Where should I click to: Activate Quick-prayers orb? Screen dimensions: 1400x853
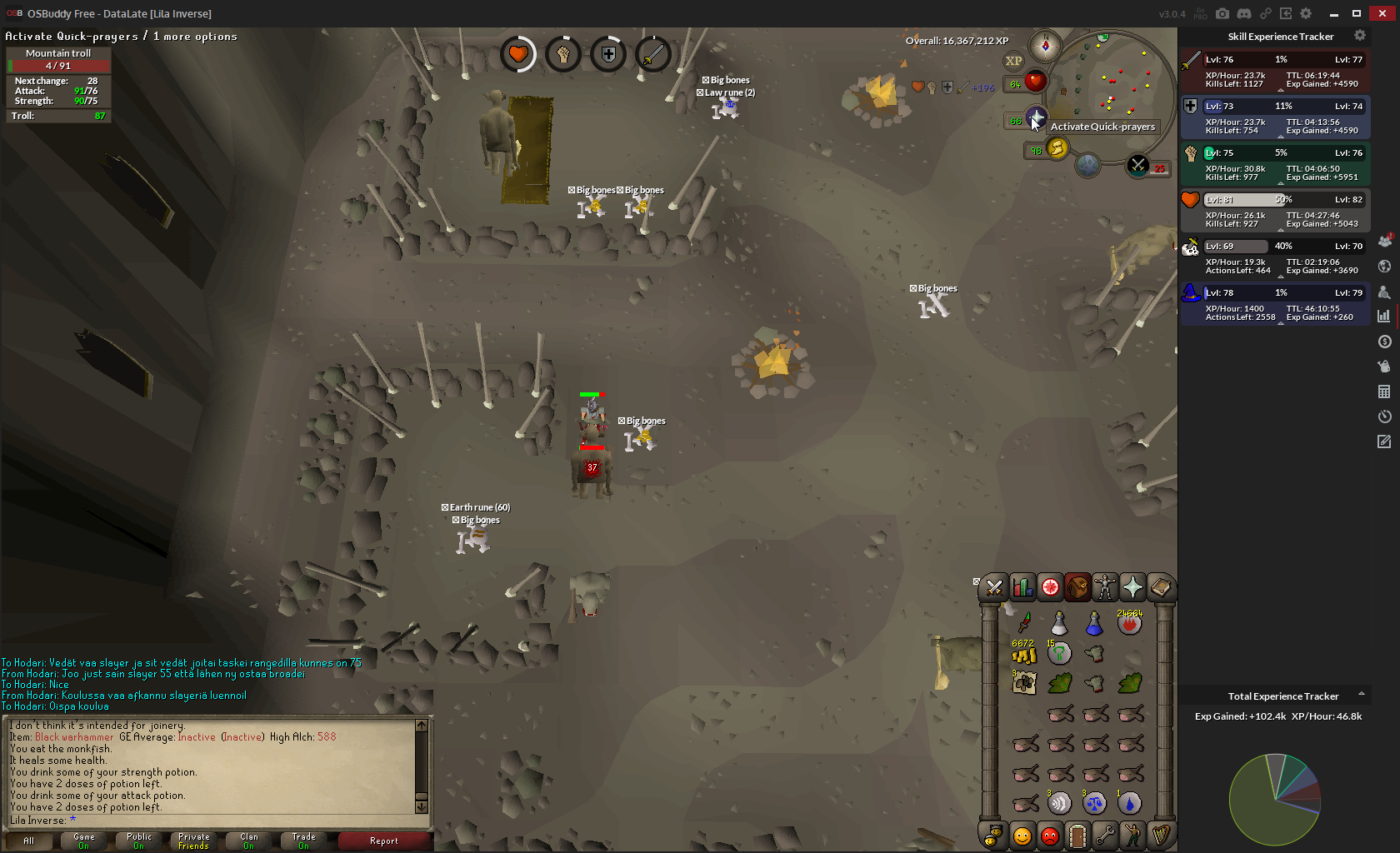[1036, 117]
